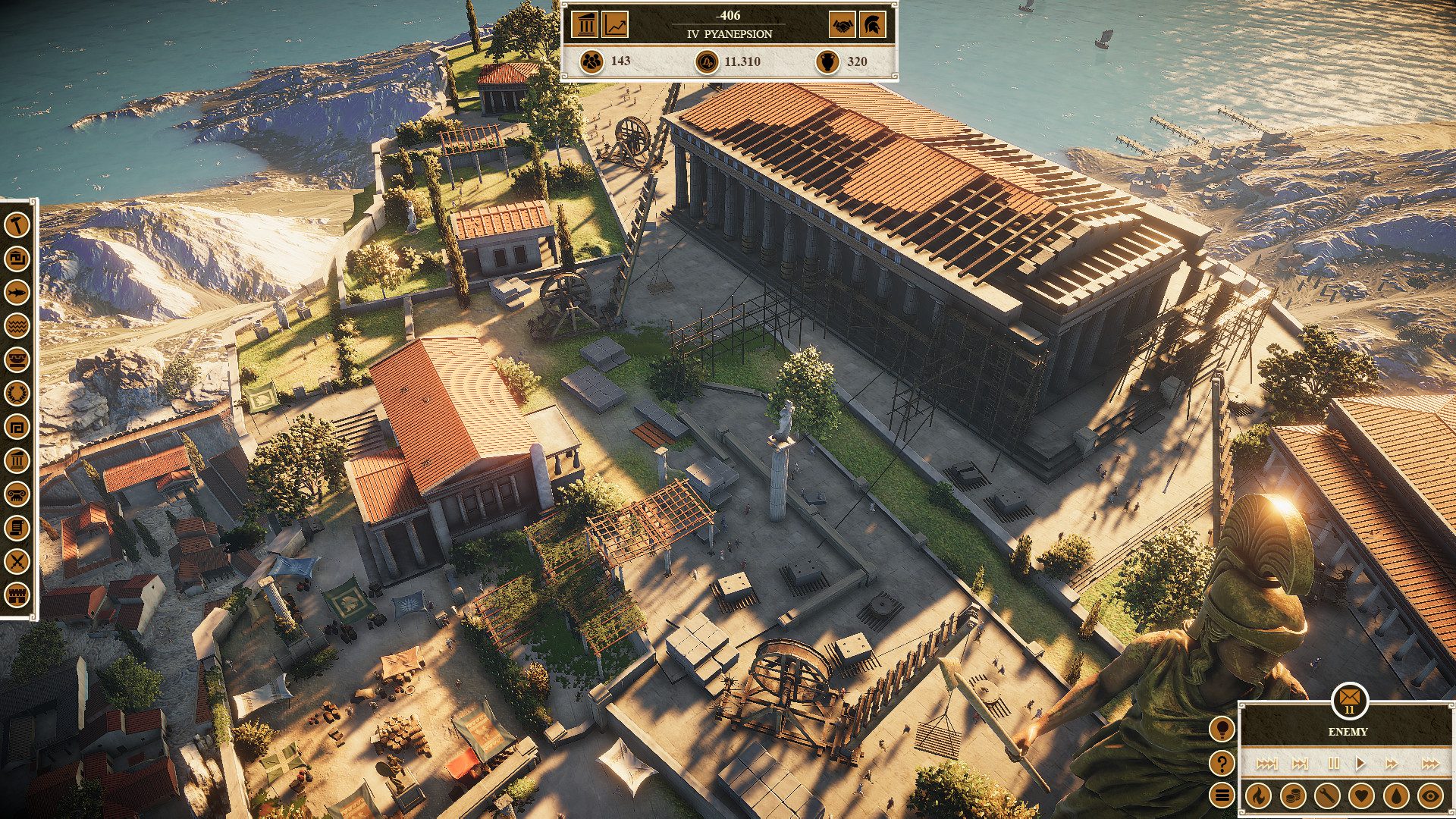Click the Spartan helmet icon in top bar
The height and width of the screenshot is (819, 1456).
point(872,25)
